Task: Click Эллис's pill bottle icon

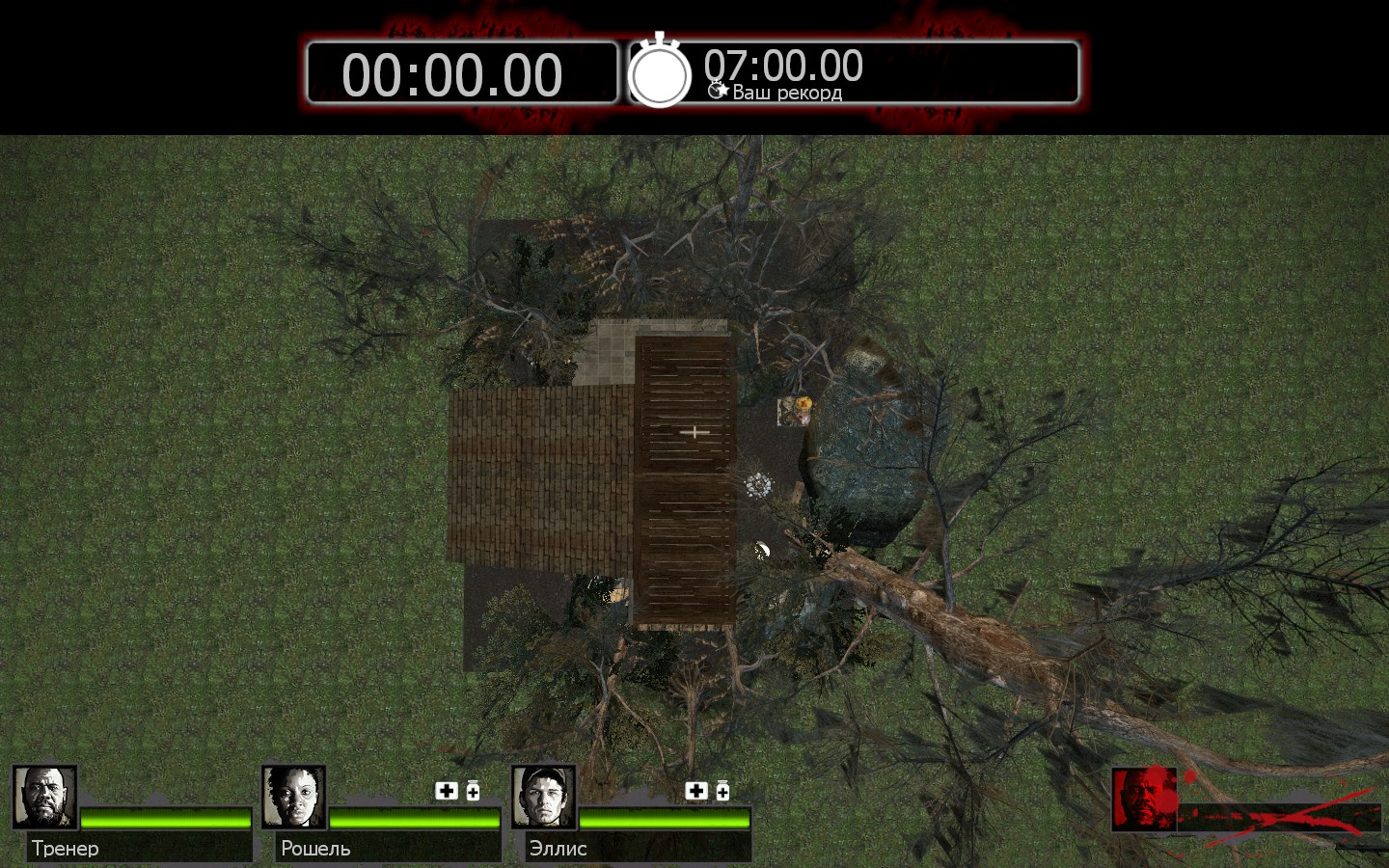Action: pyautogui.click(x=722, y=792)
